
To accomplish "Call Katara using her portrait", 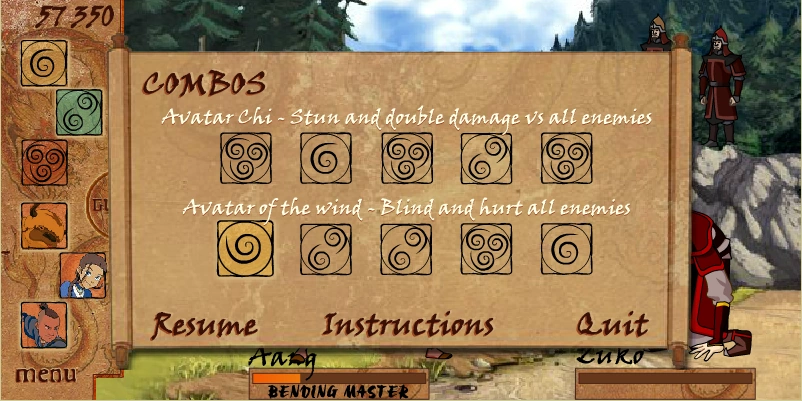I will (x=80, y=275).
